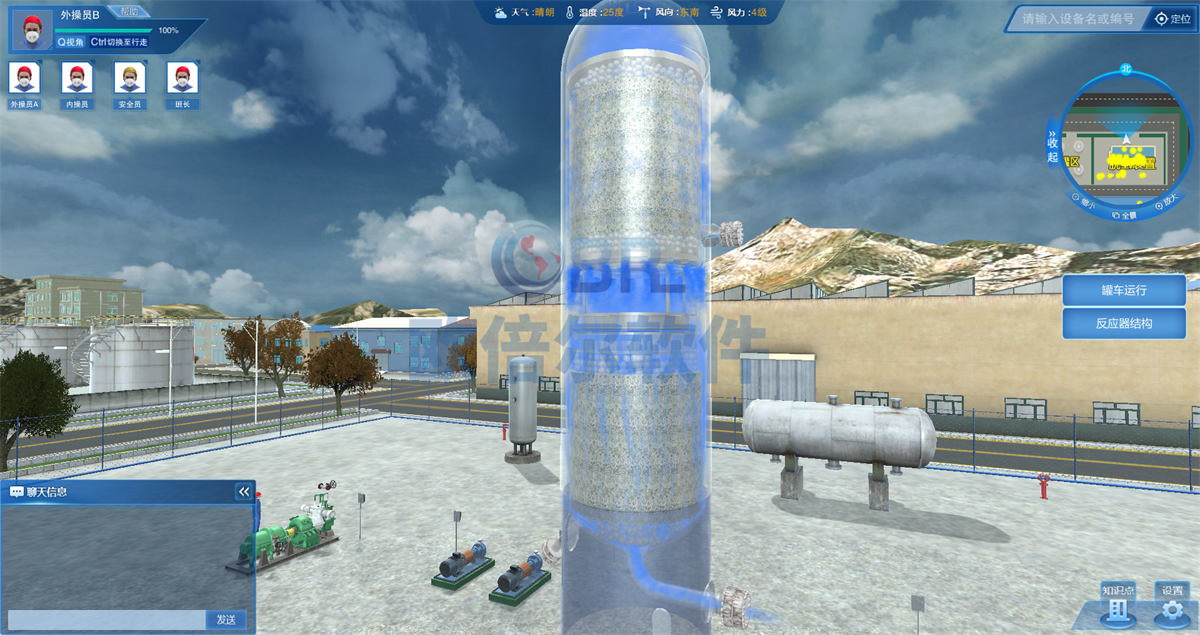Image resolution: width=1200 pixels, height=635 pixels.
Task: Select the 内操员 operator portrait
Action: (77, 83)
